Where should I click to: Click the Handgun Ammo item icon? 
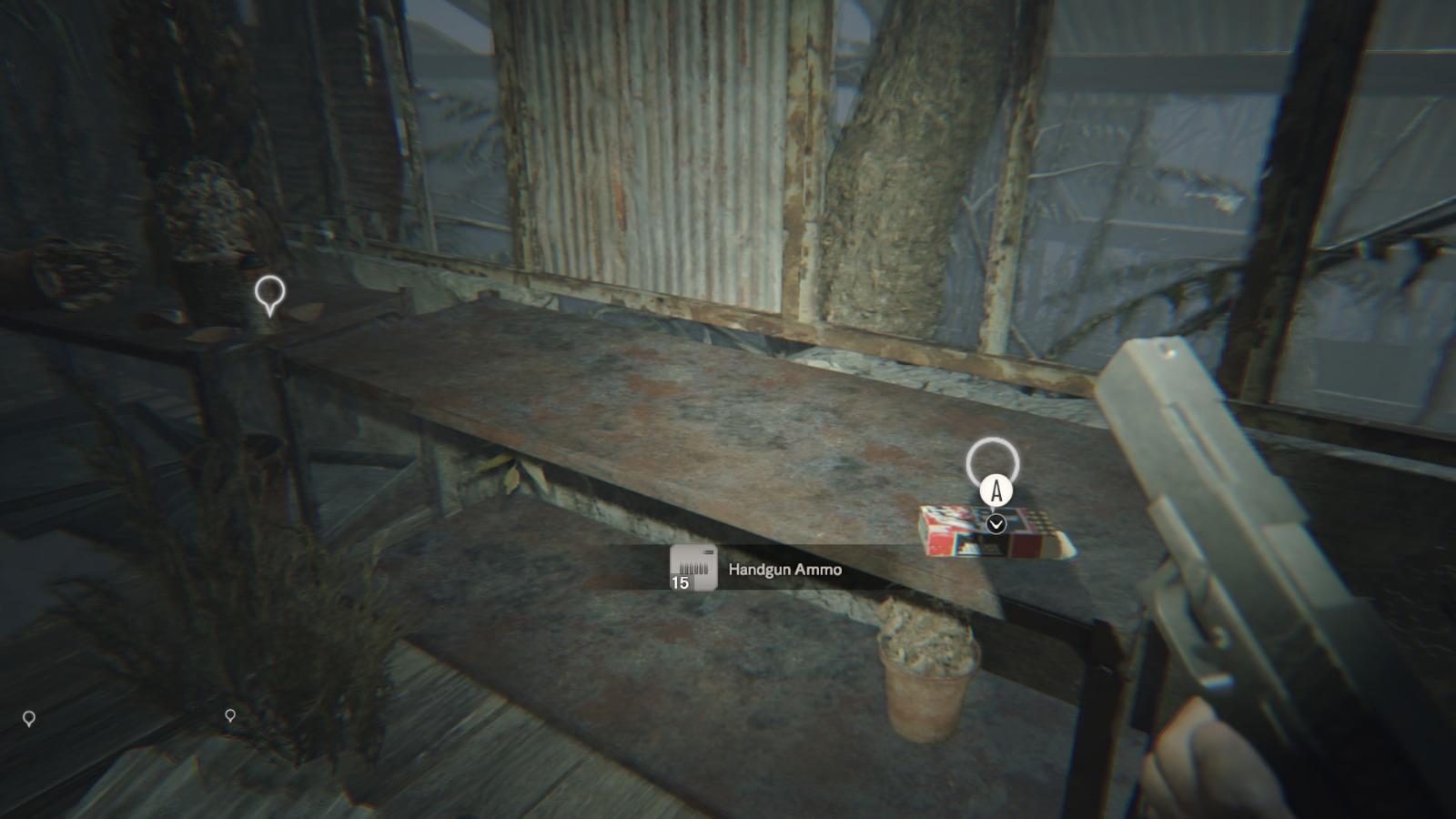click(693, 569)
